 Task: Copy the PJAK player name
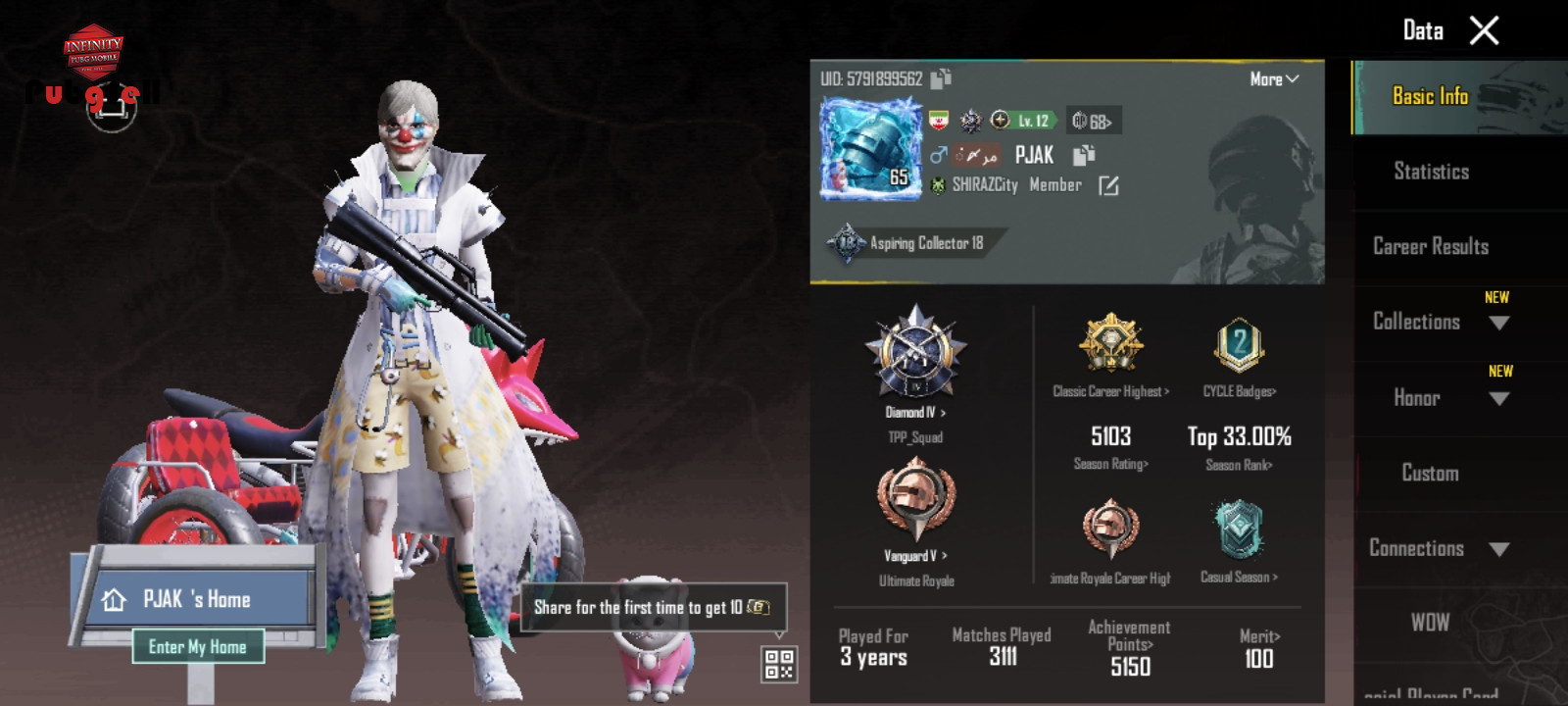click(1083, 155)
